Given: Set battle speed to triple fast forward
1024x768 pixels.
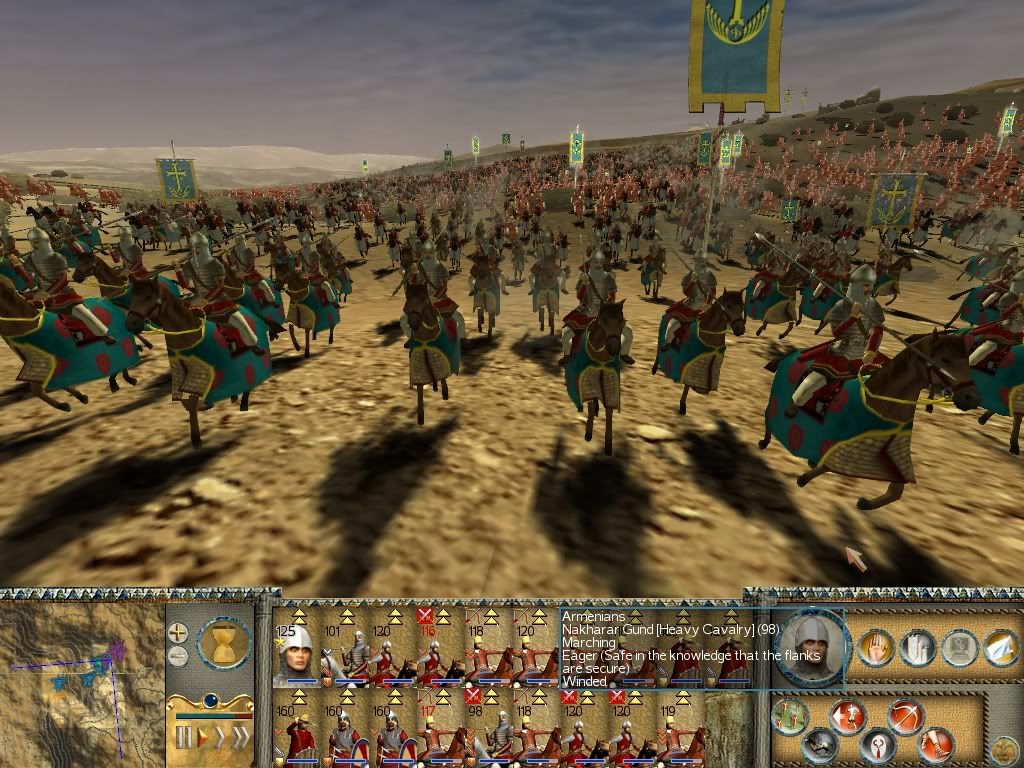Looking at the screenshot, I should [241, 738].
